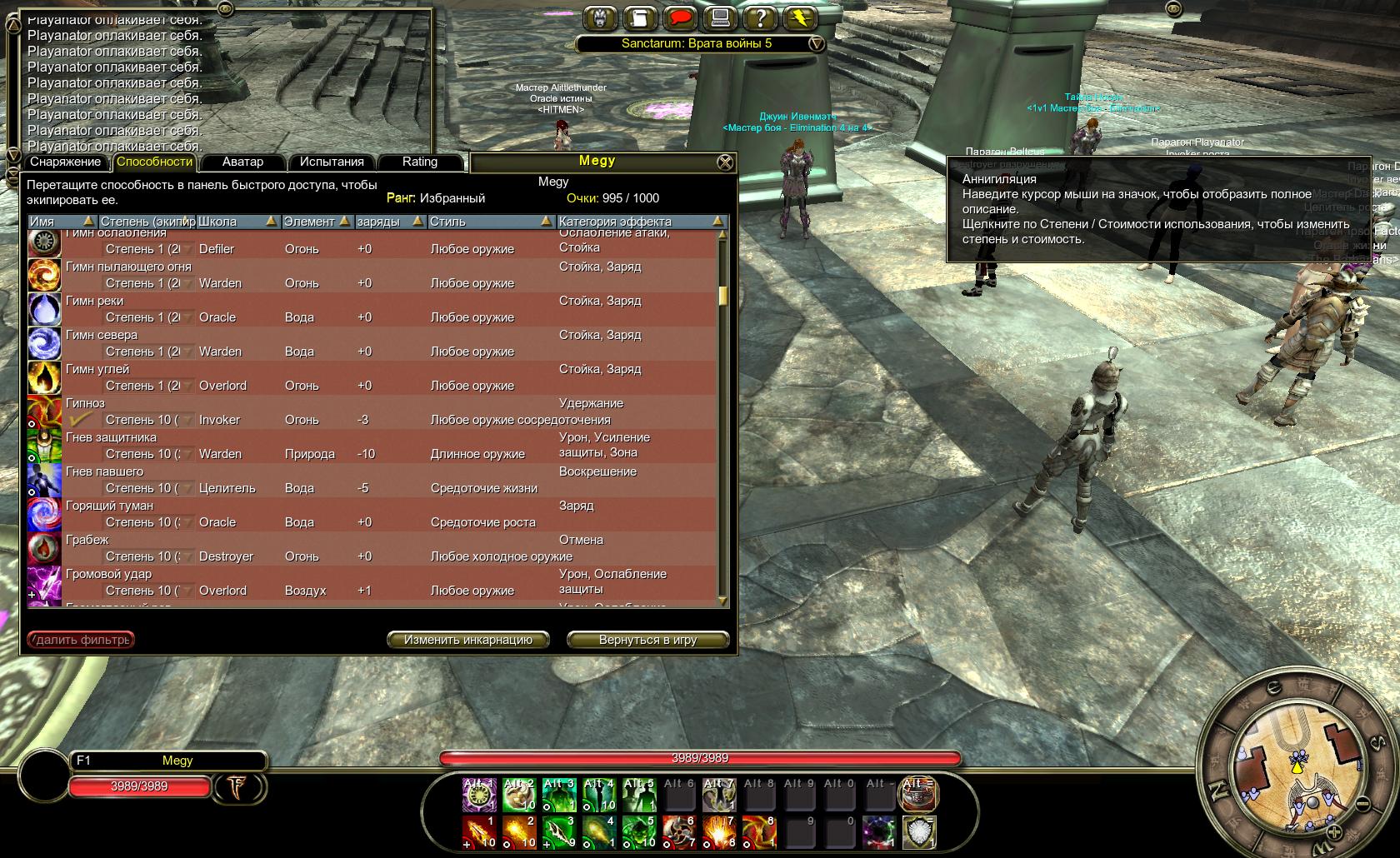Open the red speech bubble chat menu
This screenshot has width=1400, height=858.
tap(681, 17)
